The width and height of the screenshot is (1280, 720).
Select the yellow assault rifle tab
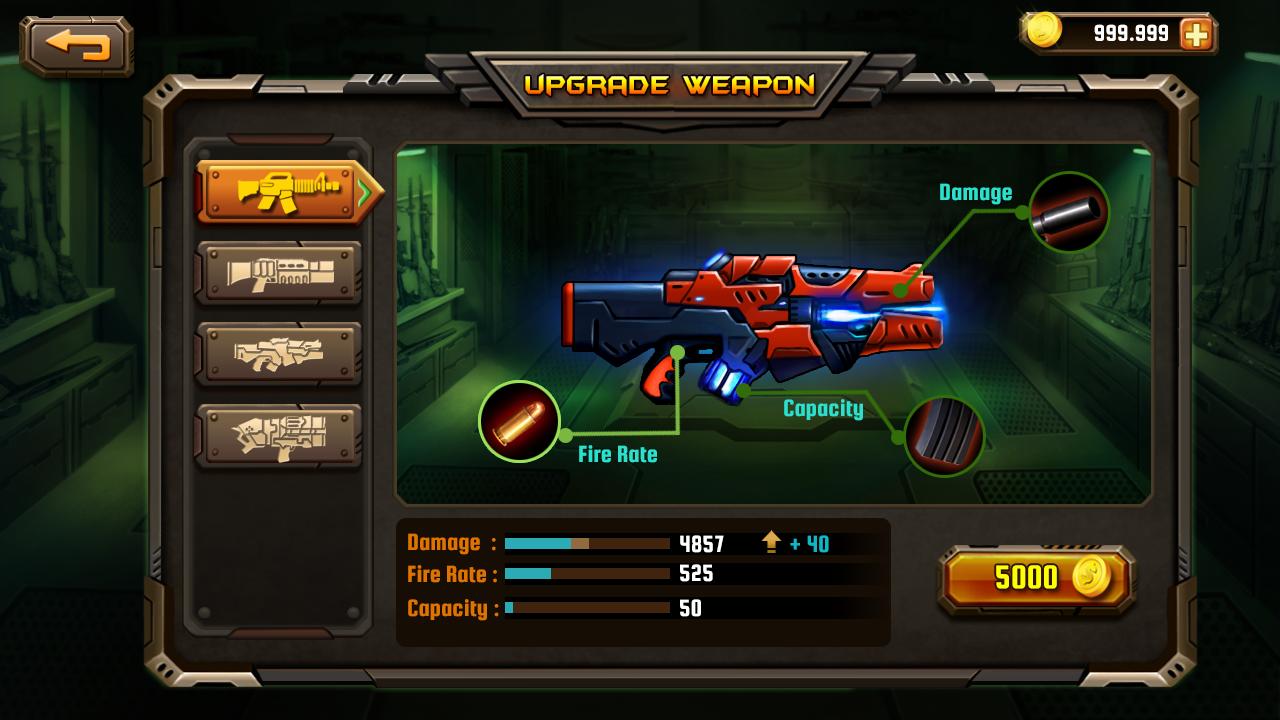tap(284, 191)
